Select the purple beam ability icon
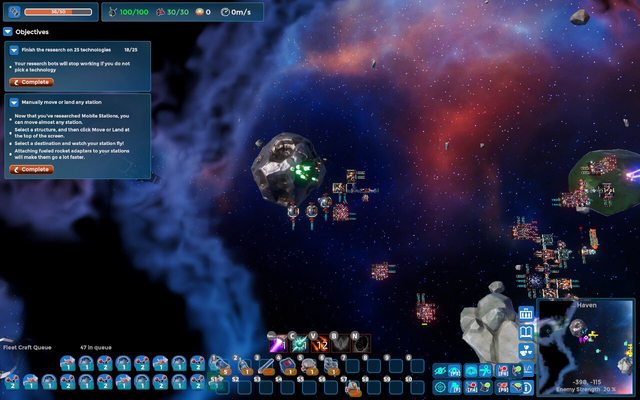 (x=278, y=344)
